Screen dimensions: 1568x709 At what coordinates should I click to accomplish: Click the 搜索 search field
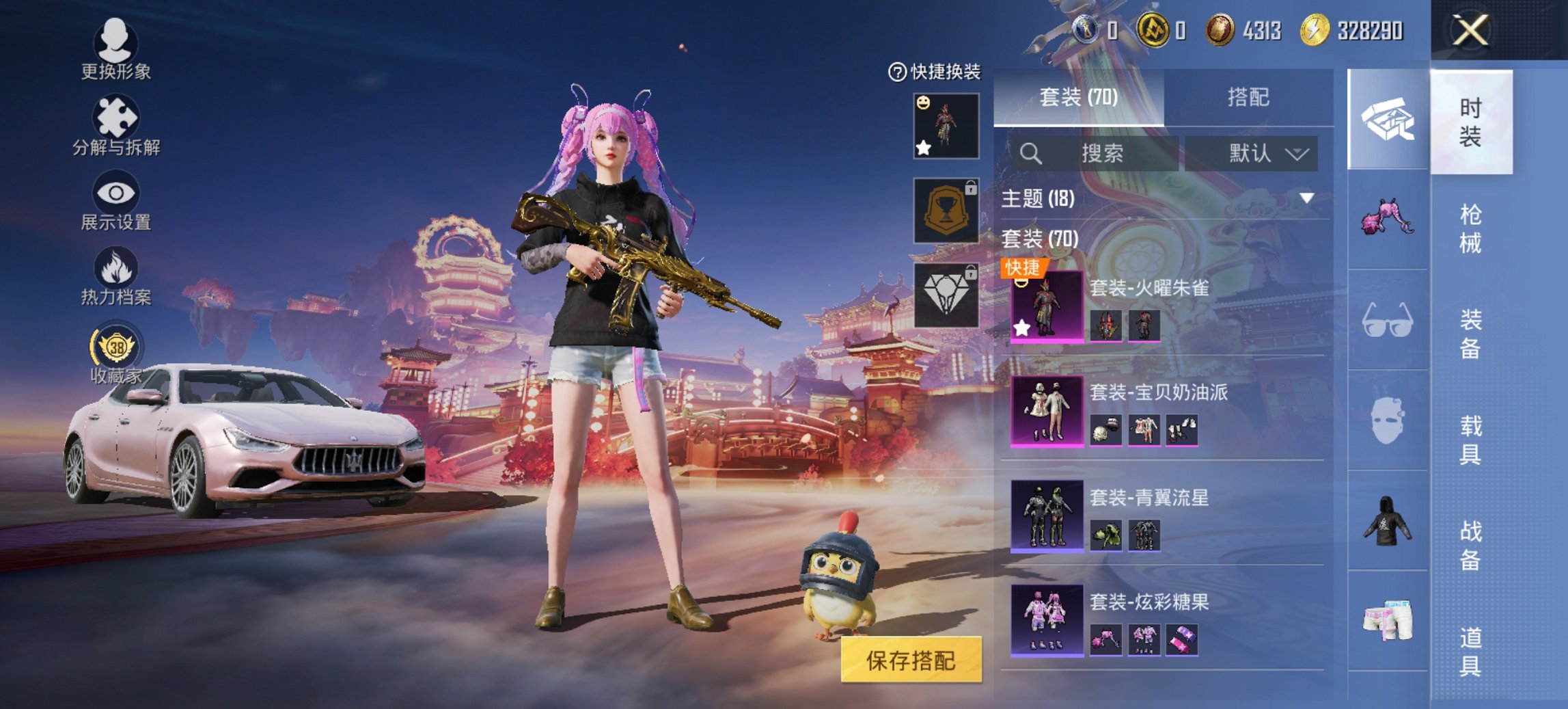[1101, 155]
